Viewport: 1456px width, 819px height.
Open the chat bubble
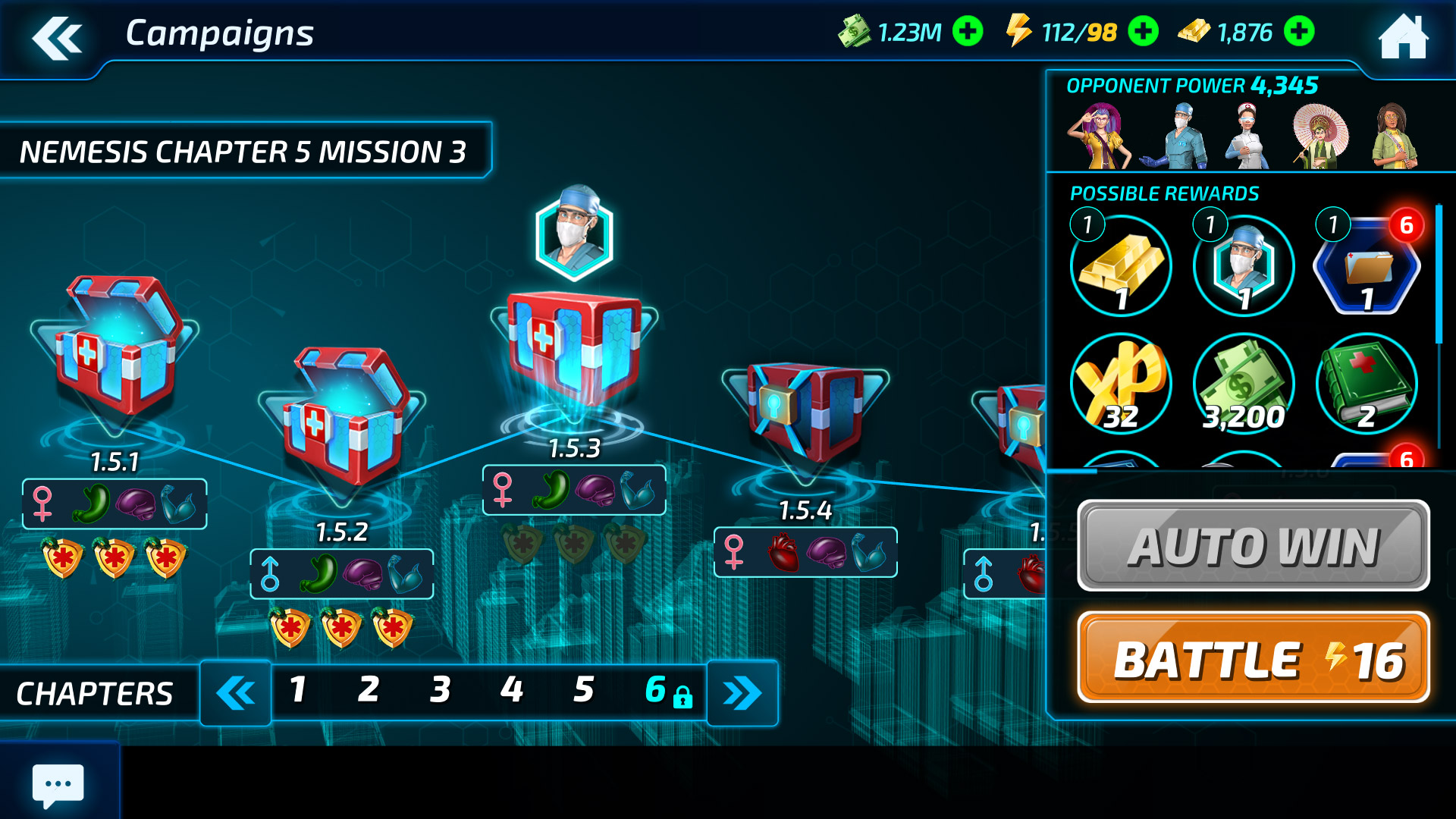coord(58,784)
